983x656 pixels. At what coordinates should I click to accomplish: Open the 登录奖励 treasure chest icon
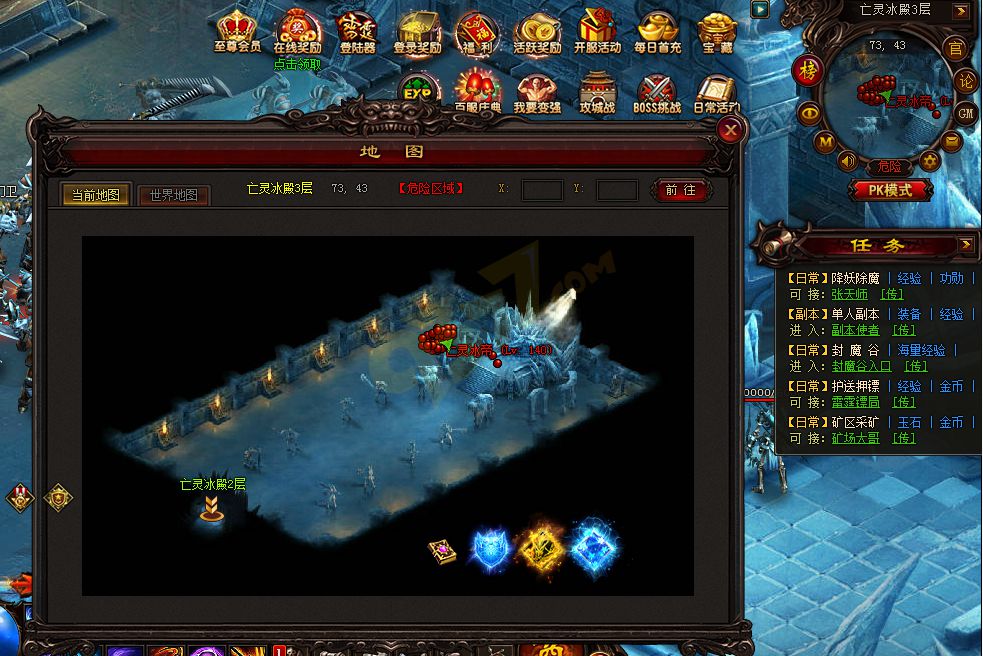[x=417, y=31]
